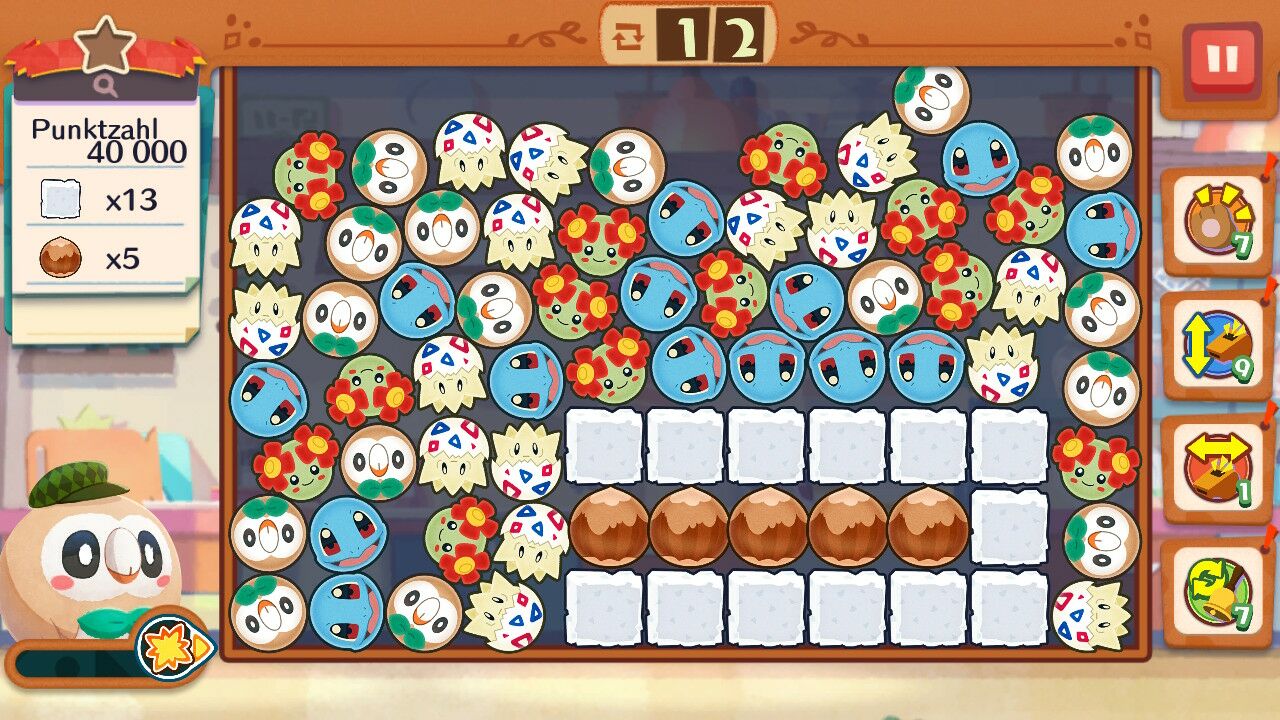Activate the vertical arrows whistle item
The image size is (1280, 720).
(x=1216, y=345)
